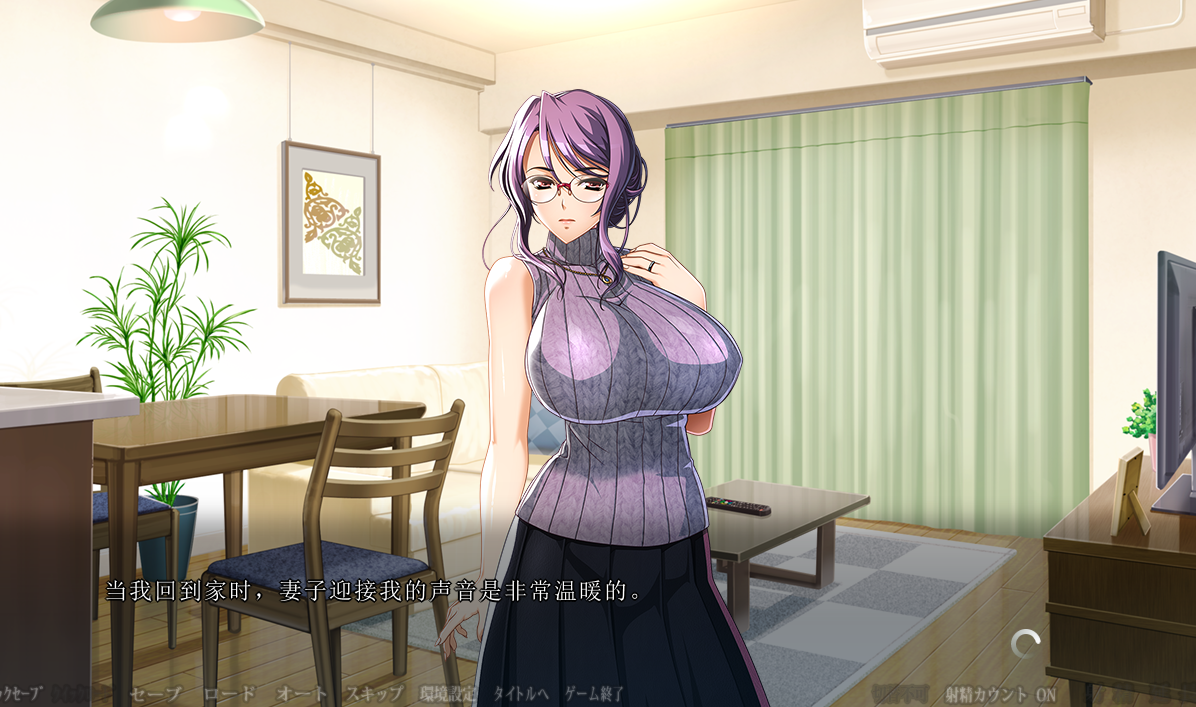This screenshot has height=707, width=1196.
Task: Quit with the ゲーム終了 button
Action: (595, 693)
